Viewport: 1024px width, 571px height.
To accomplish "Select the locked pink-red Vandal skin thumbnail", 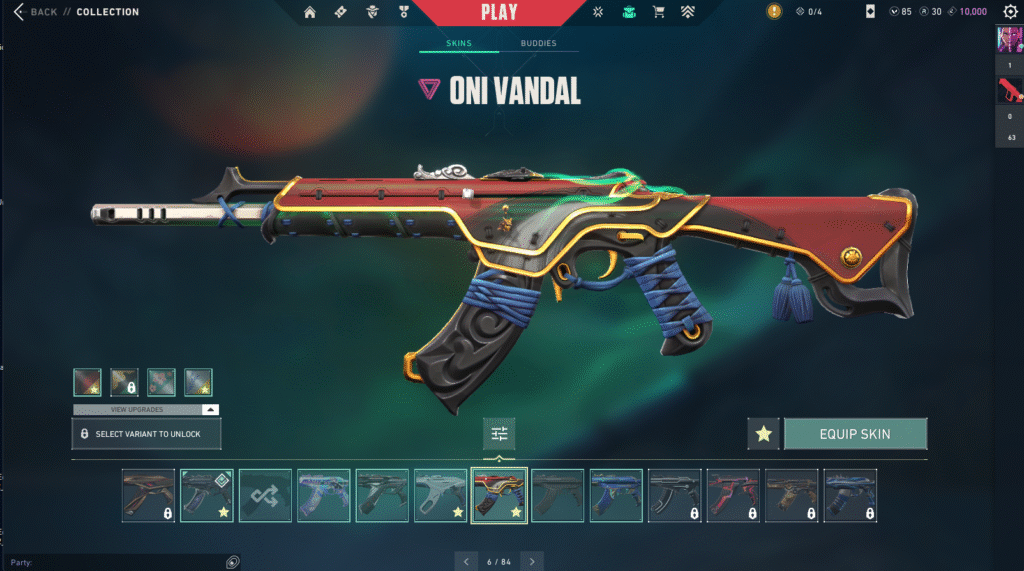I will (x=732, y=496).
